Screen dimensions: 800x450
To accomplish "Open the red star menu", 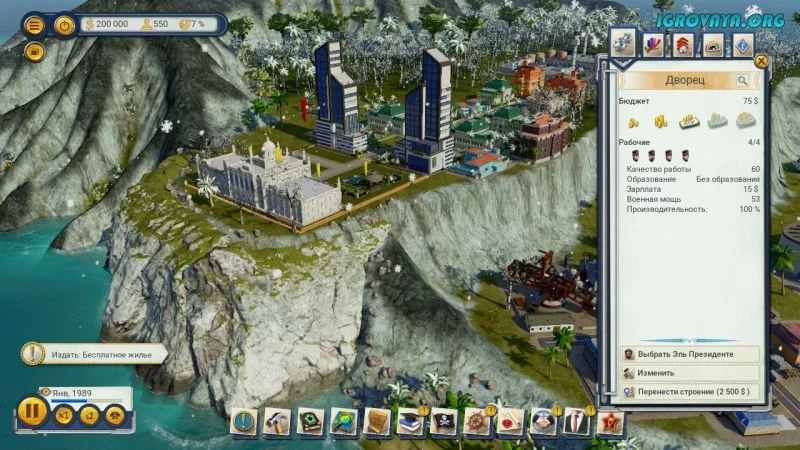I will tap(609, 422).
